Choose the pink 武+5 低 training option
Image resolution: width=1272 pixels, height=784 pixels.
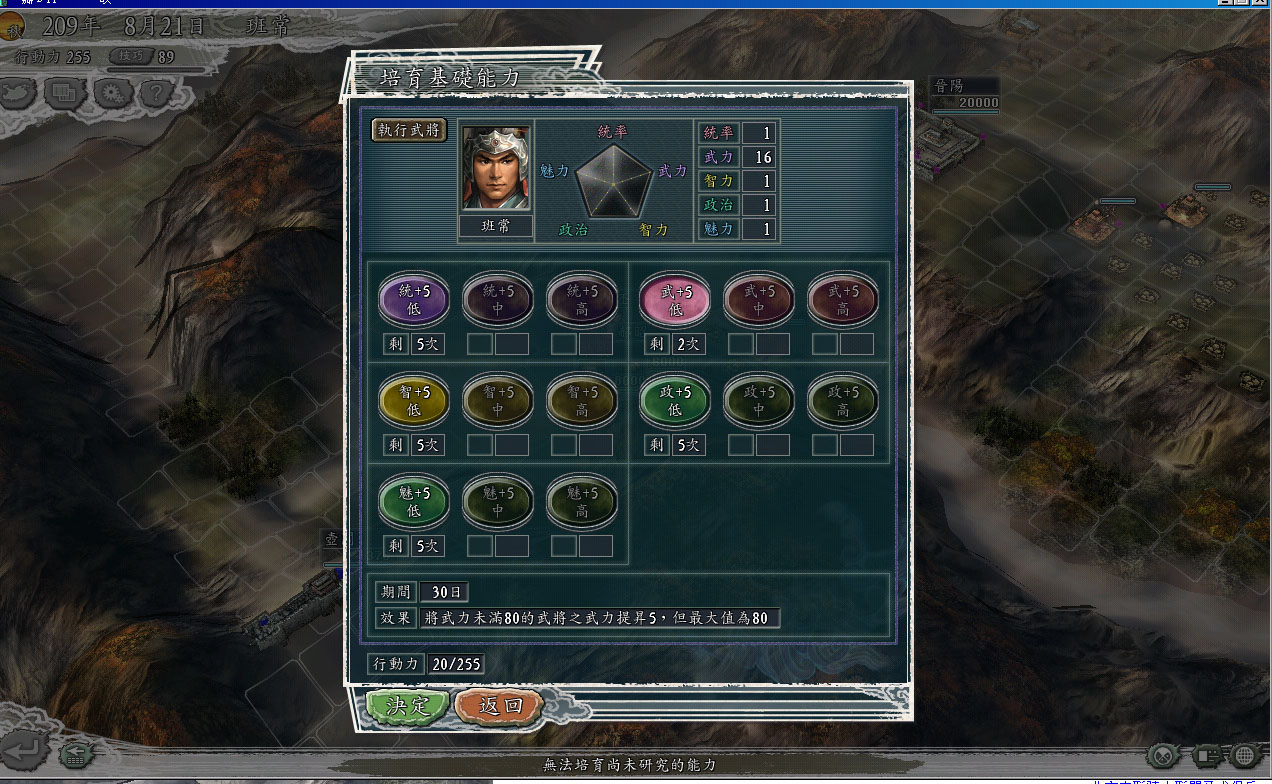(675, 299)
